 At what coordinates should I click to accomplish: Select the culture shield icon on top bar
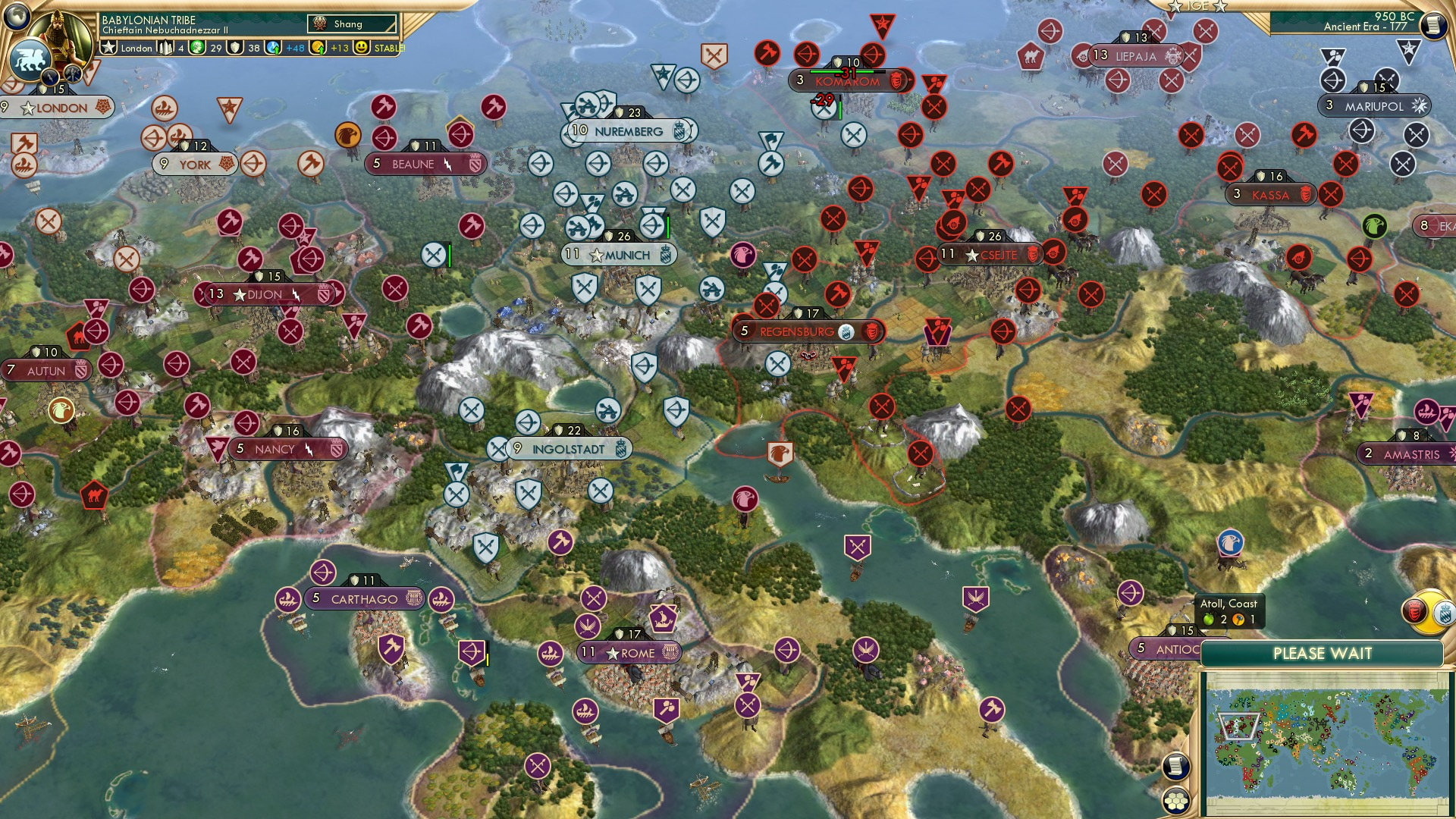(237, 48)
